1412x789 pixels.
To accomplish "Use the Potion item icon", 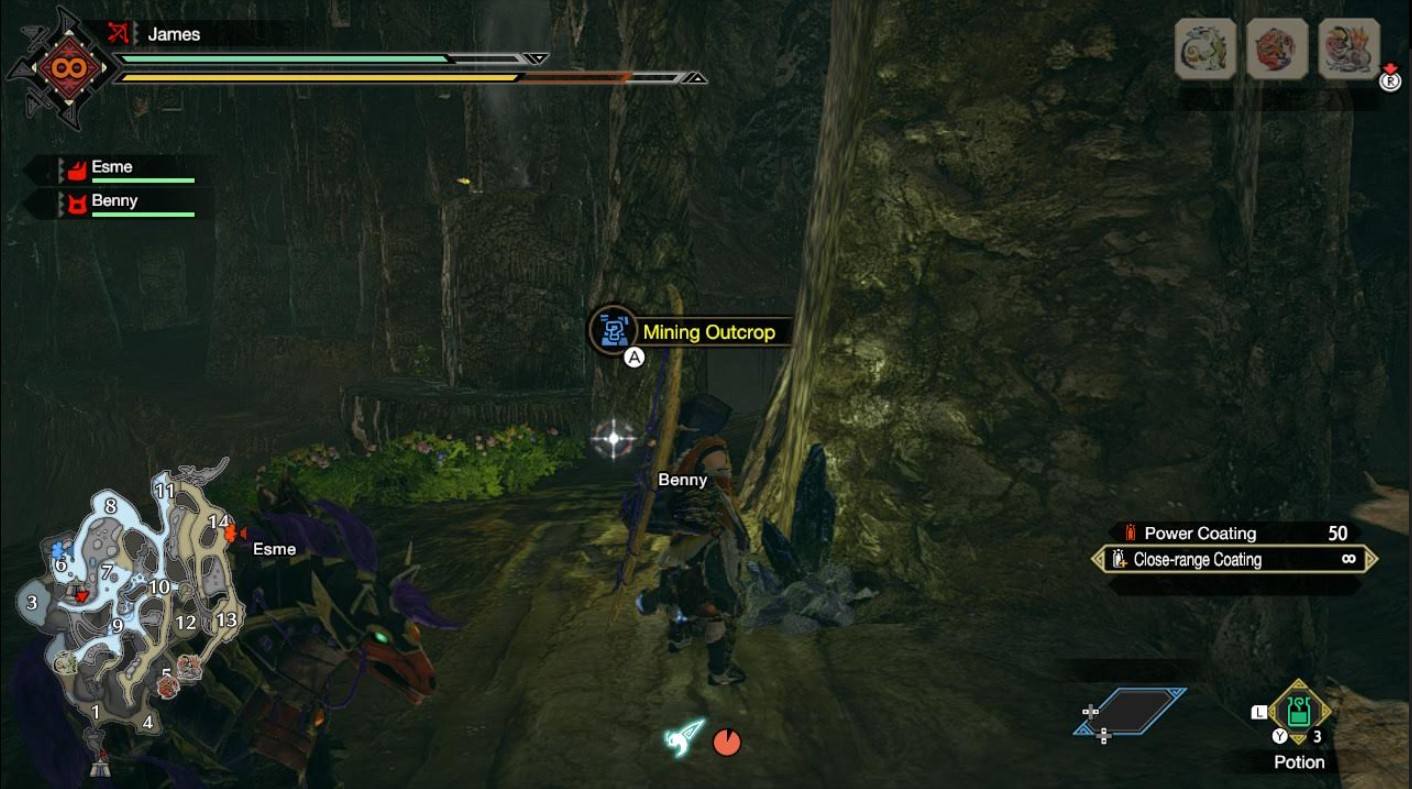I will tap(1298, 712).
